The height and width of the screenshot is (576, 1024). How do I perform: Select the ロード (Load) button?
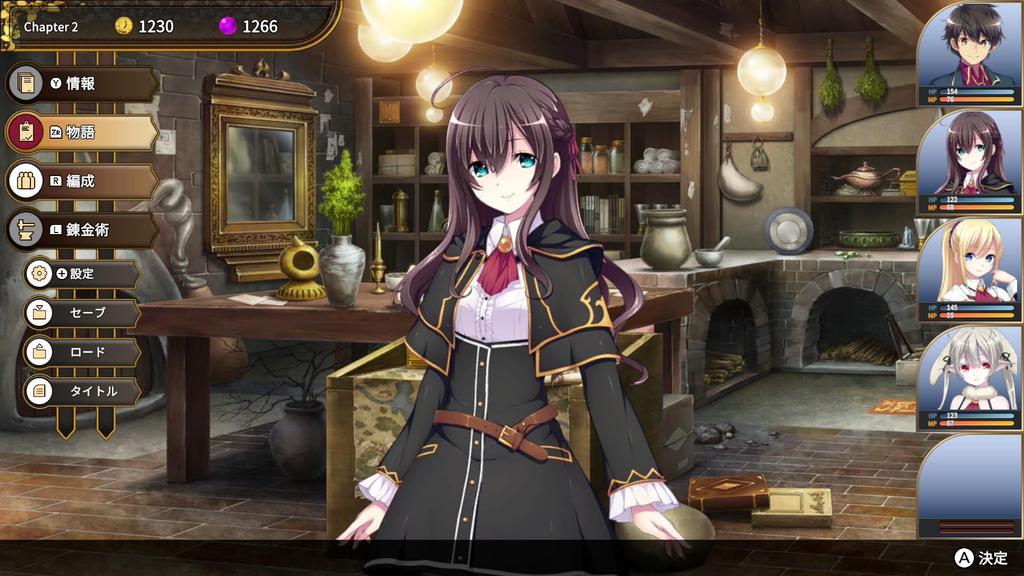82,352
